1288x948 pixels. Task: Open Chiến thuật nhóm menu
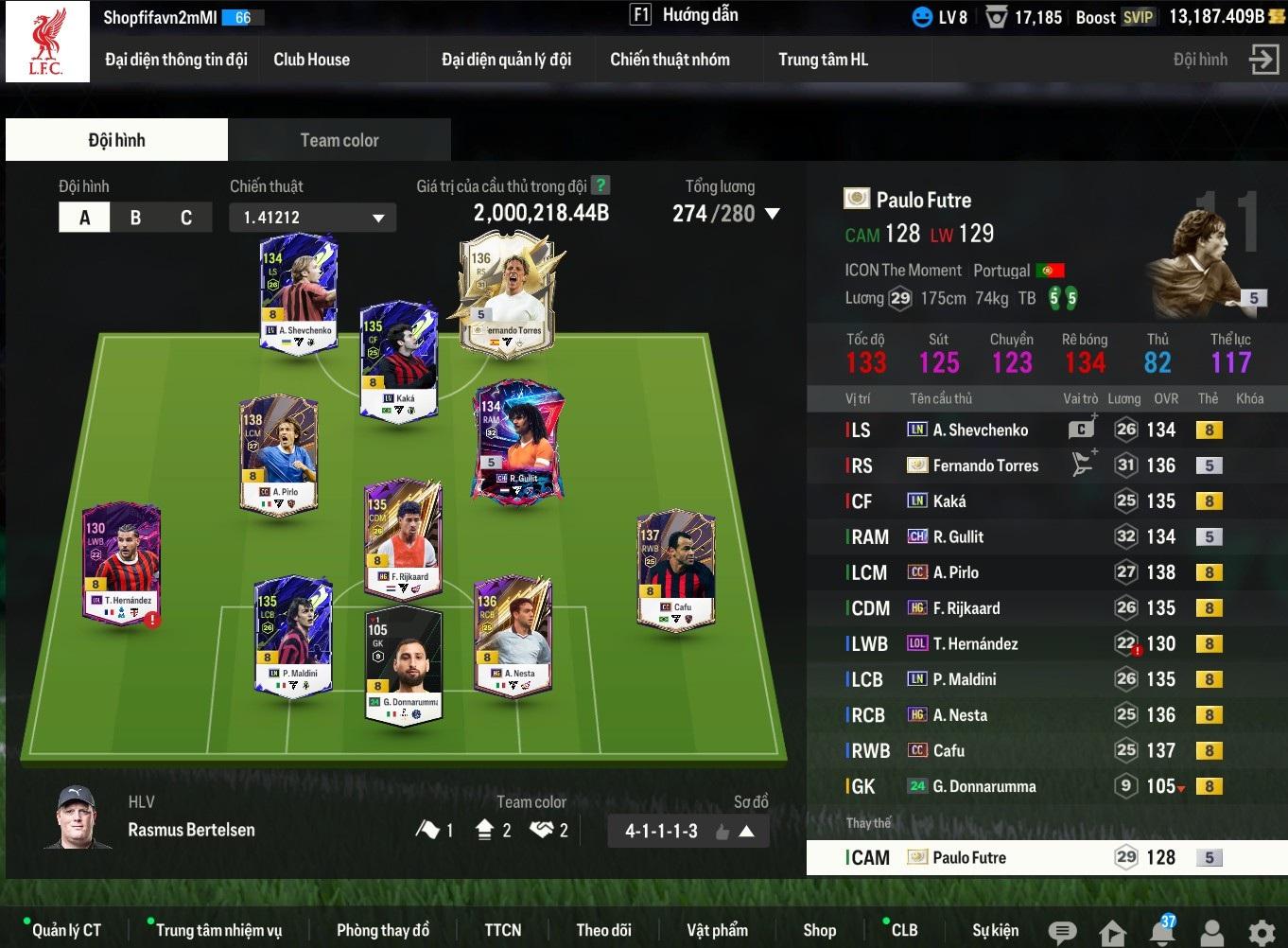tap(670, 60)
